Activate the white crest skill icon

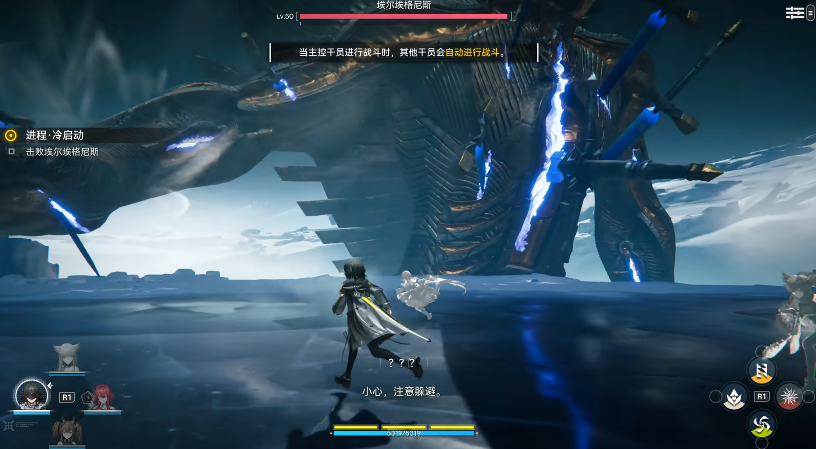point(734,397)
